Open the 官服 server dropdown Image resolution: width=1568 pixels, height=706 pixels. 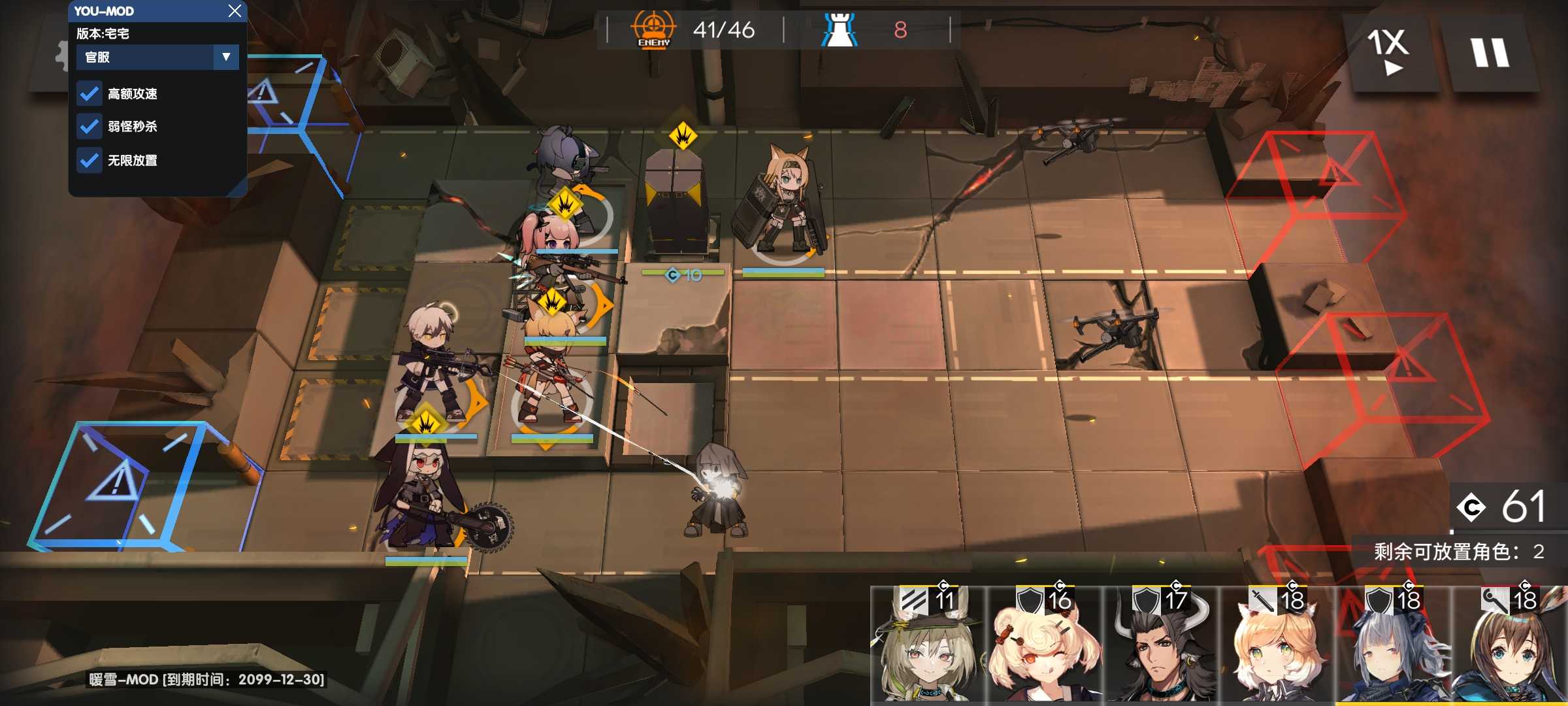coord(157,58)
